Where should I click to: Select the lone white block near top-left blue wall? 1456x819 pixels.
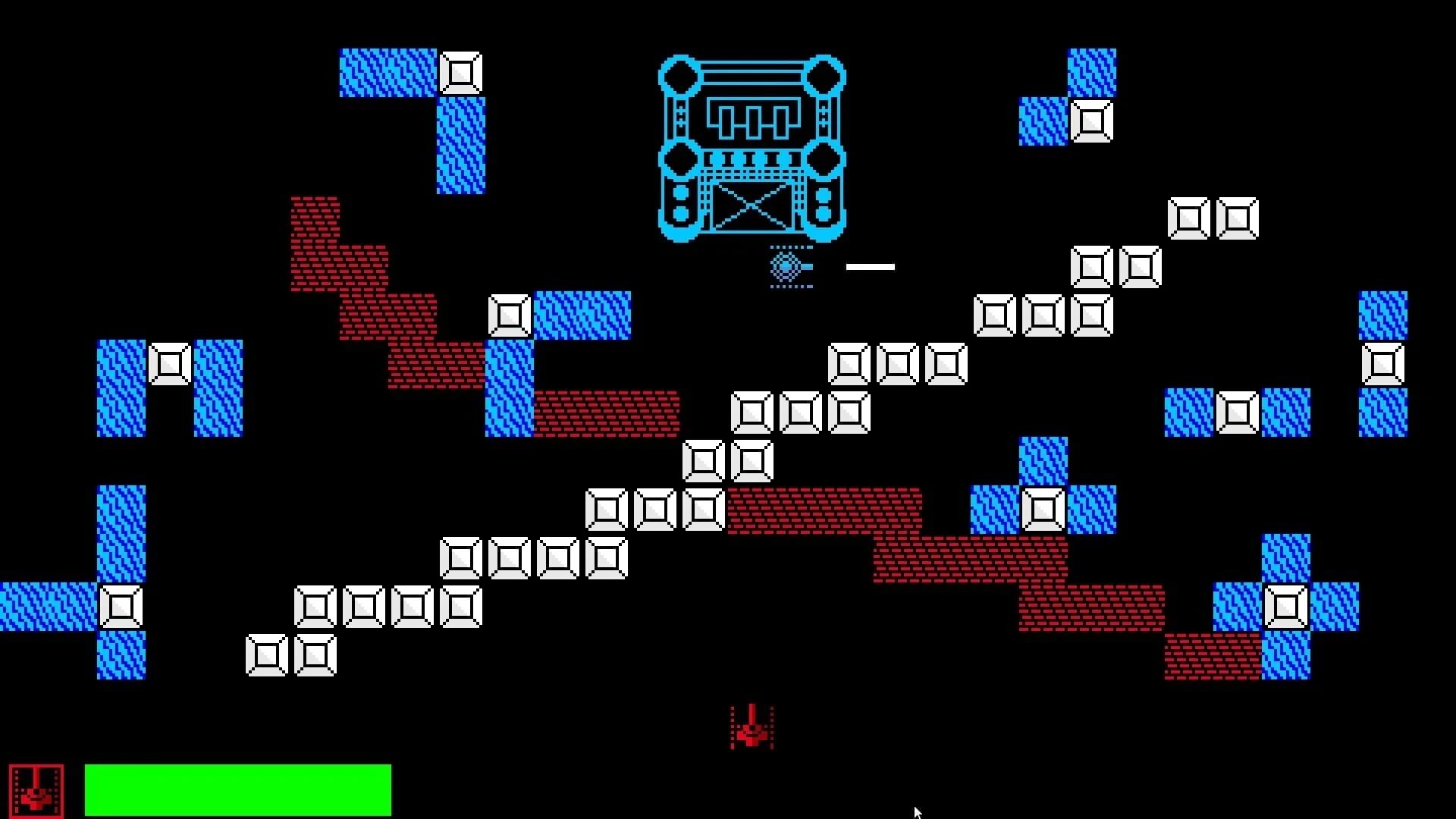coord(463,73)
